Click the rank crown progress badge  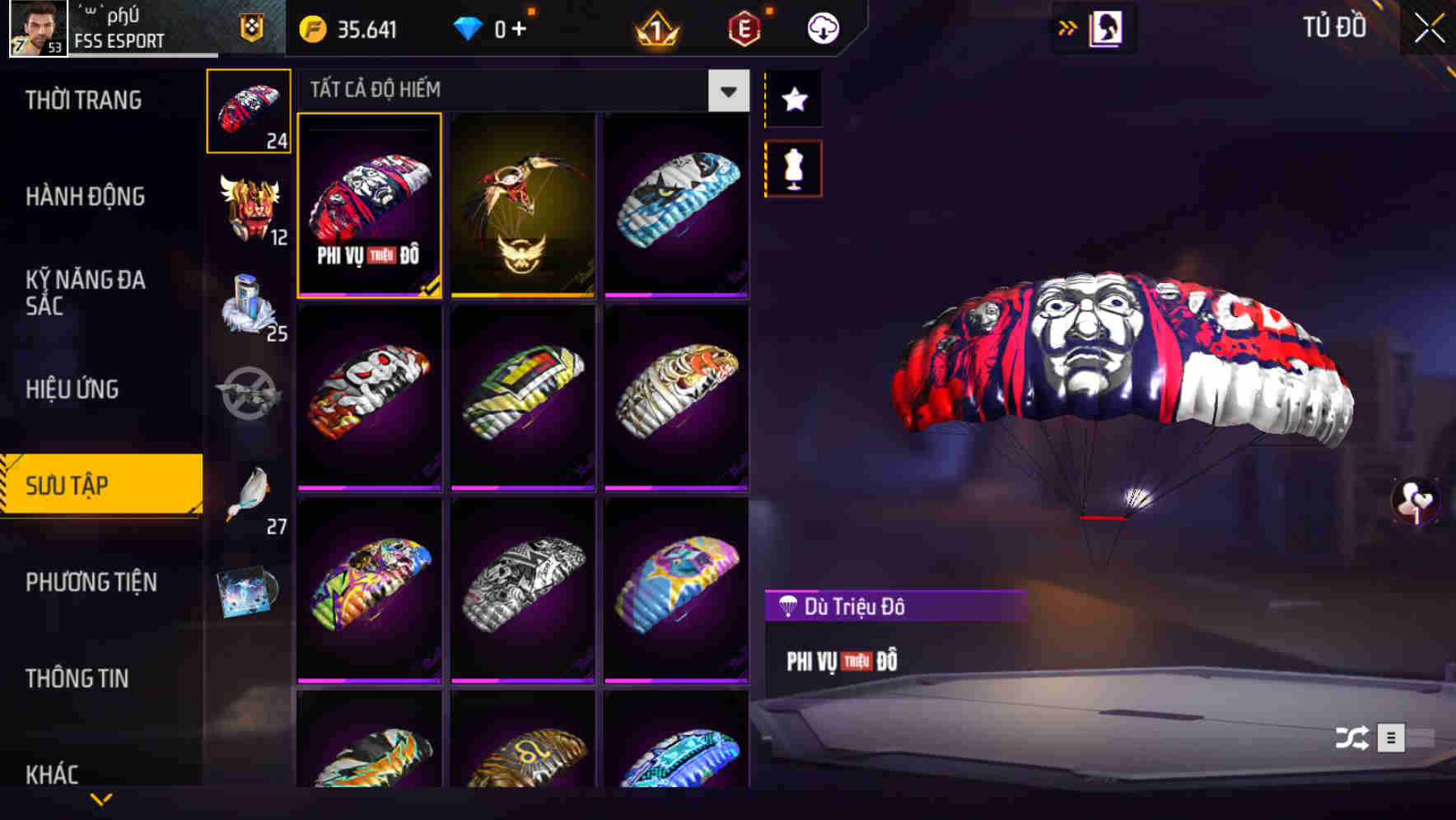click(654, 26)
